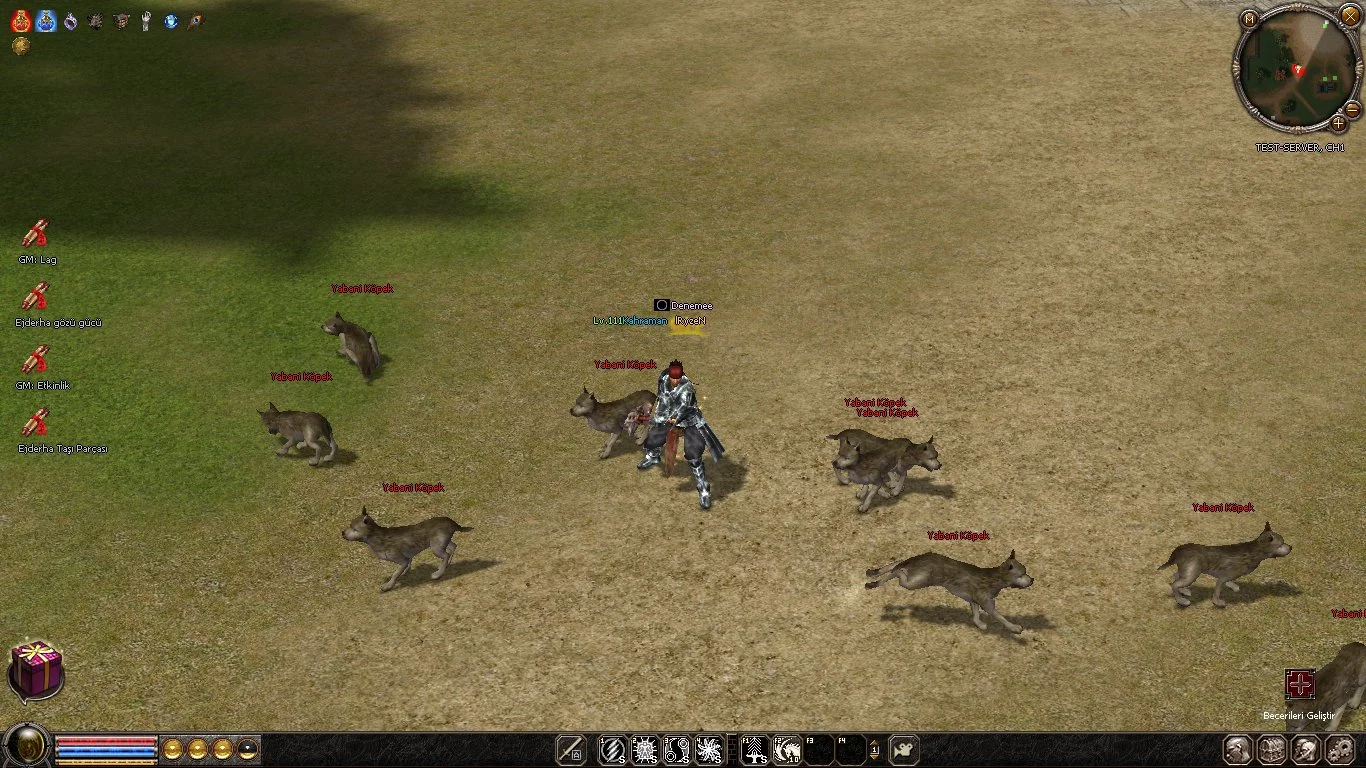
Task: Click the red potion buff icon
Action: 21,21
